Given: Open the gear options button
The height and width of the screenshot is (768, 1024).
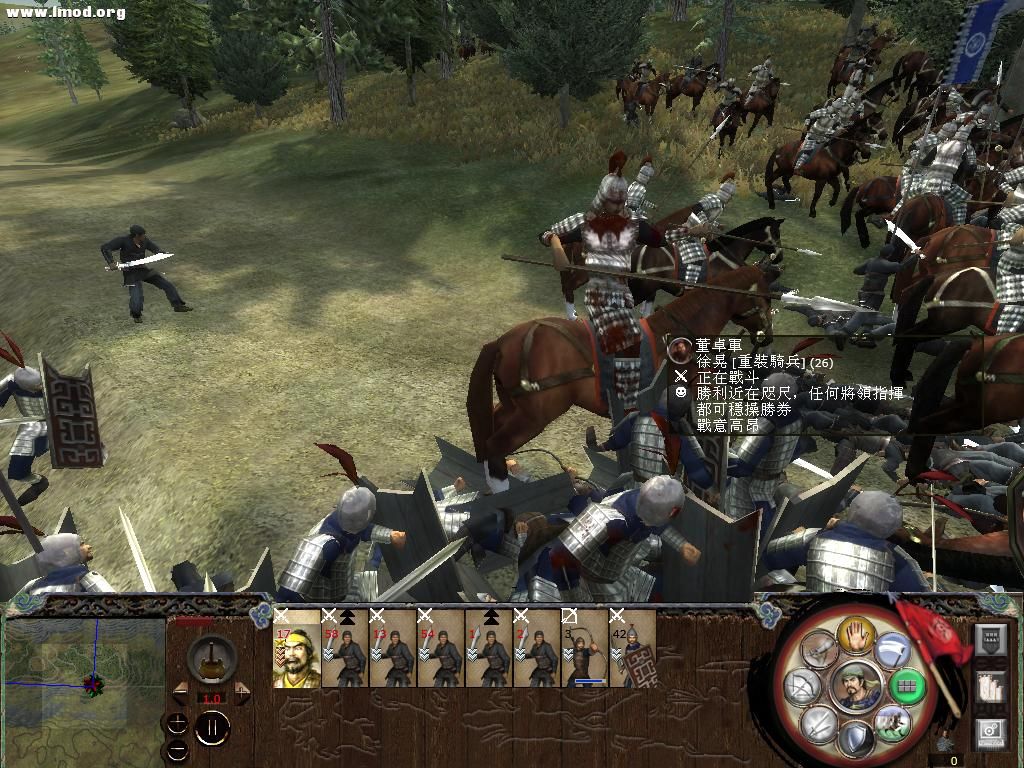Looking at the screenshot, I should pyautogui.click(x=989, y=733).
